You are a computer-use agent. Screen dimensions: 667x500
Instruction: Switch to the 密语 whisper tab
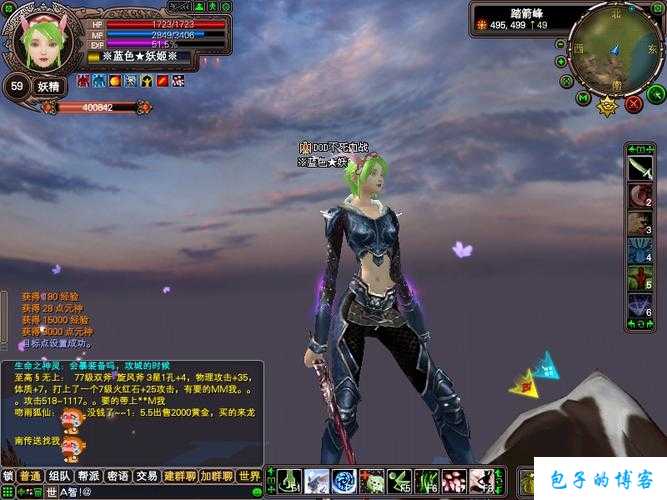point(119,476)
